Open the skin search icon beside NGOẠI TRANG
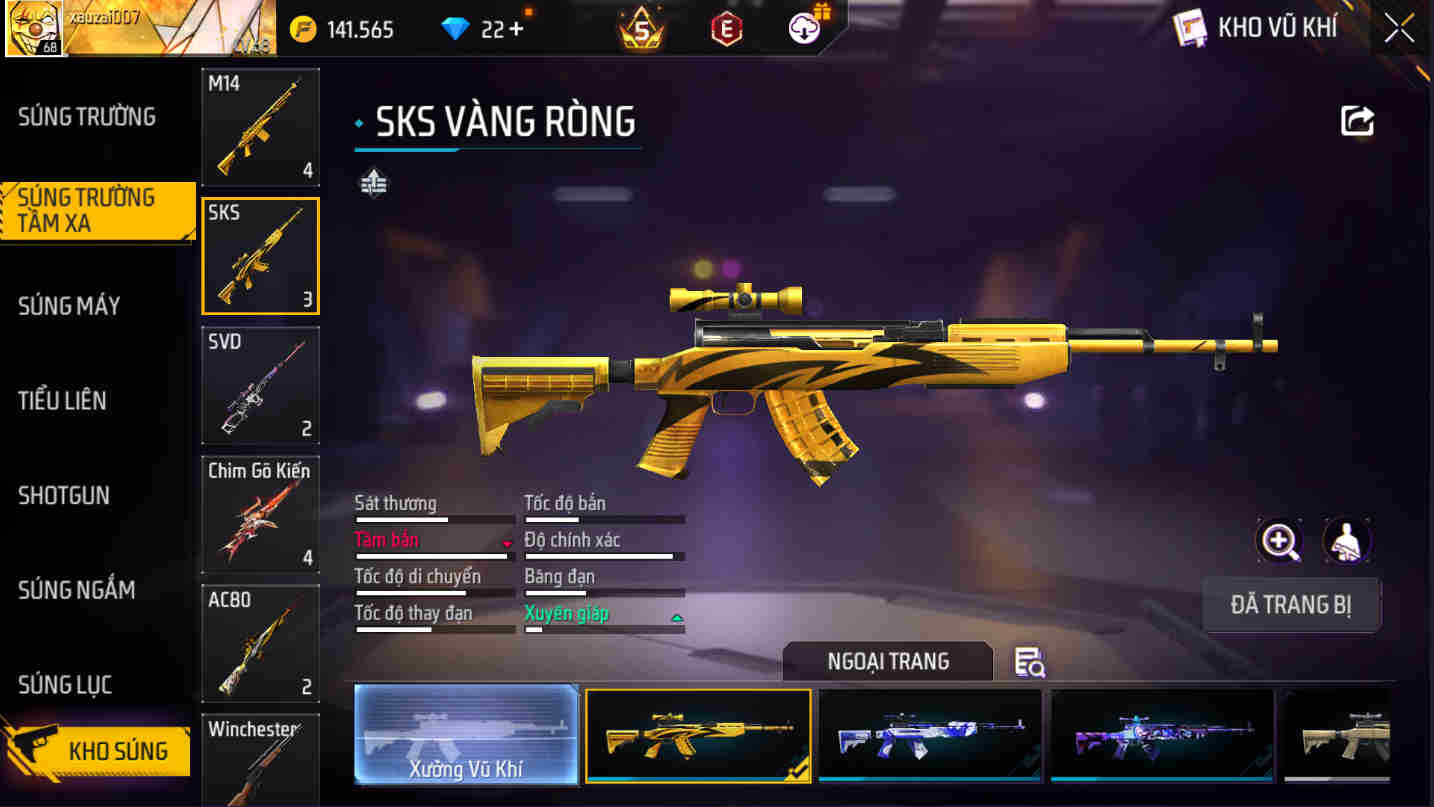Screen dimensions: 1434x807 (1030, 662)
